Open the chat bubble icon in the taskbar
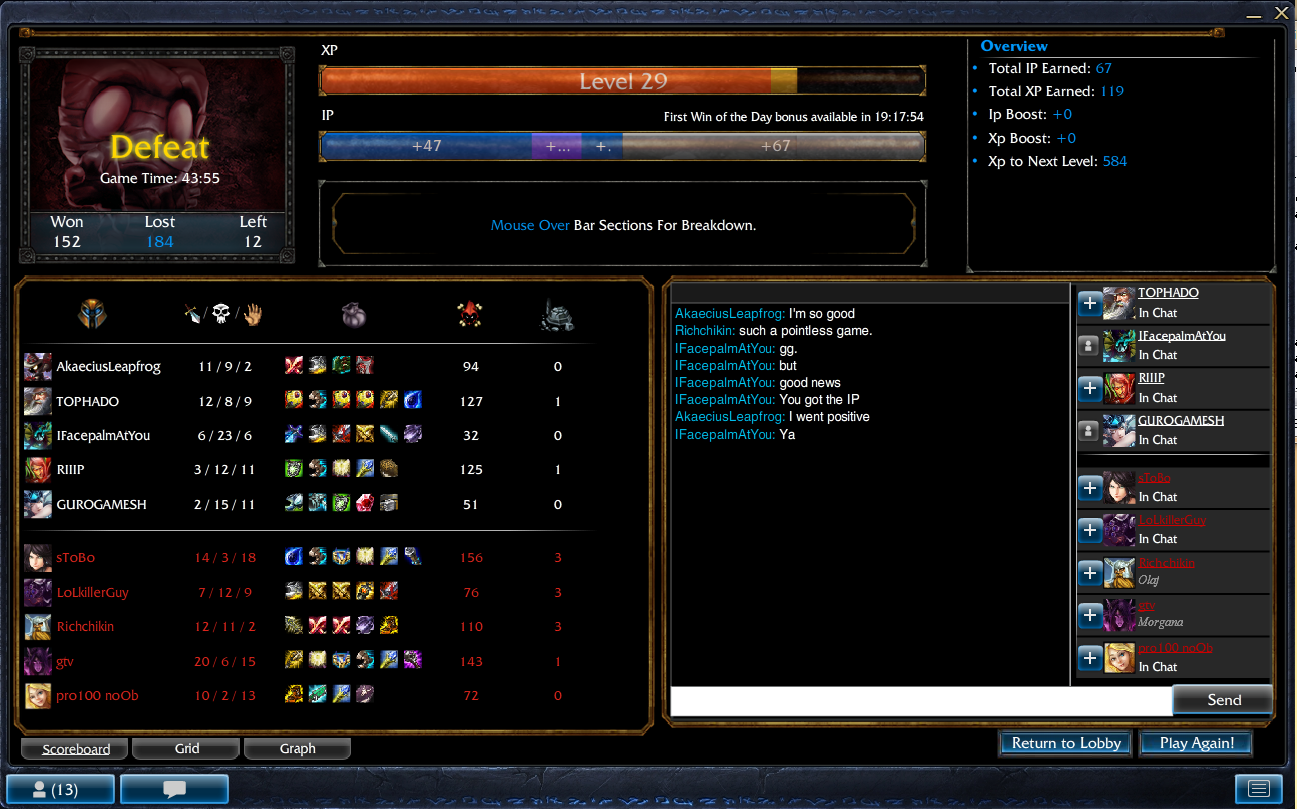This screenshot has height=809, width=1297. (x=173, y=789)
